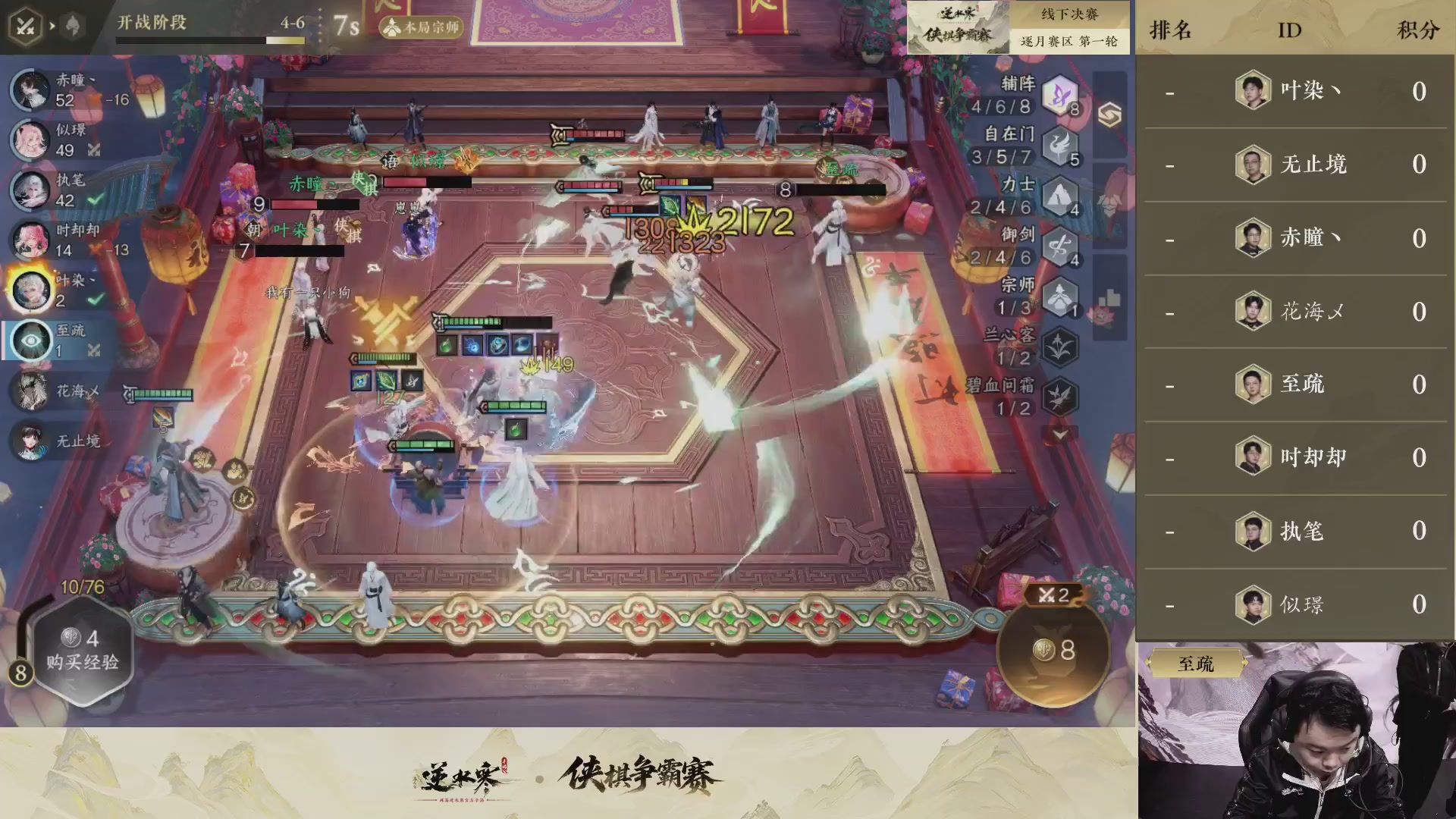This screenshot has height=819, width=1456.
Task: Switch to the 线下决赛 tab
Action: 1071,13
